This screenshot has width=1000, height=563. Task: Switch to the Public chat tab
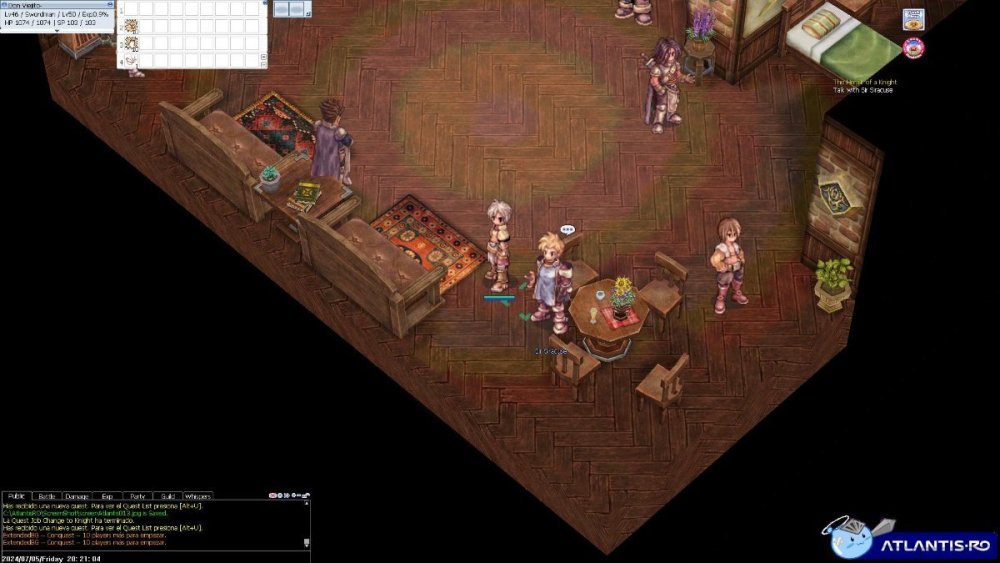17,496
